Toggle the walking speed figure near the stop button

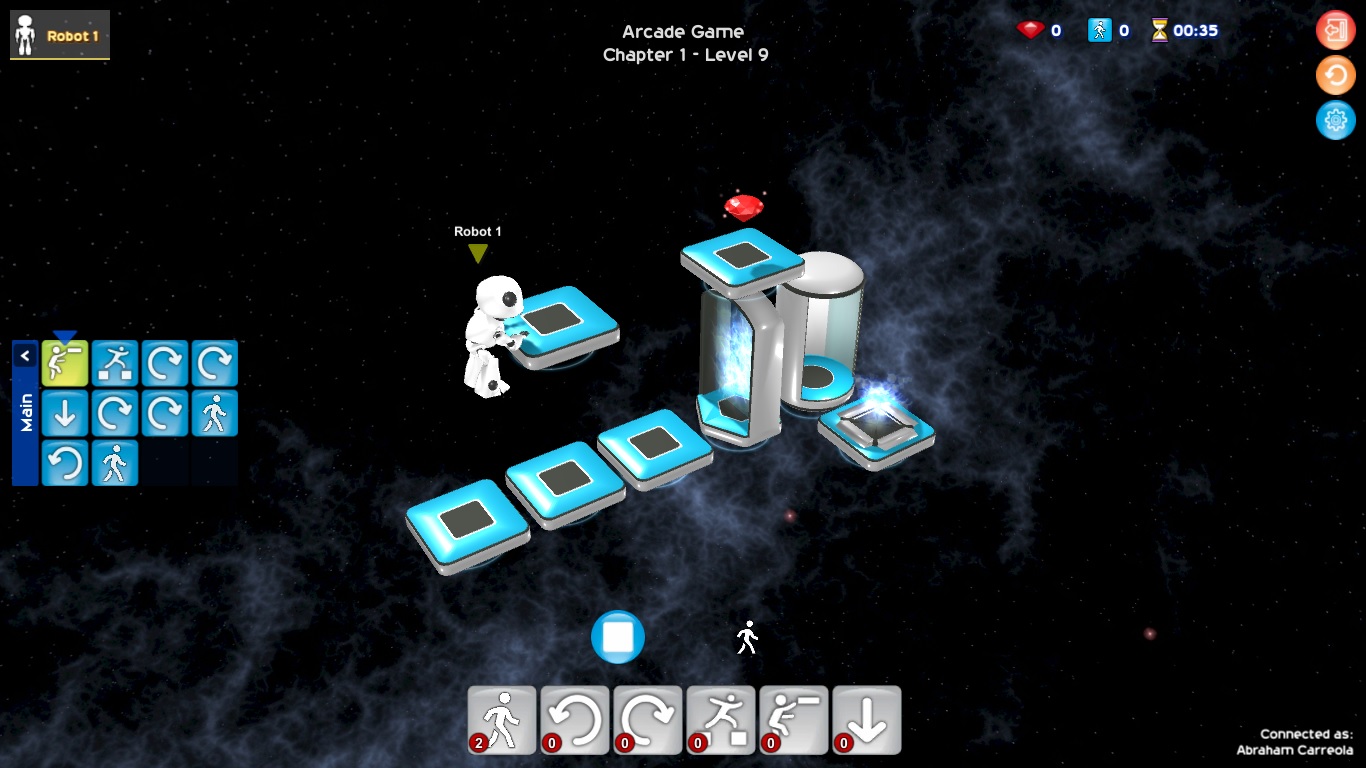(746, 637)
